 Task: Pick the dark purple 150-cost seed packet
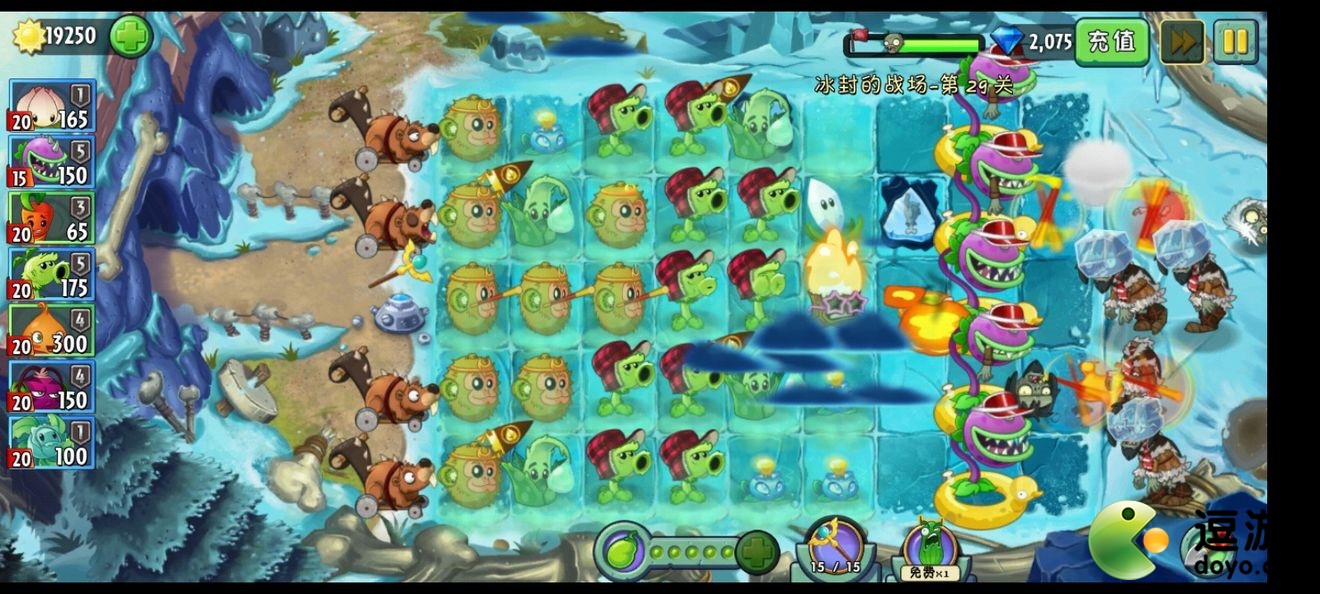click(53, 386)
